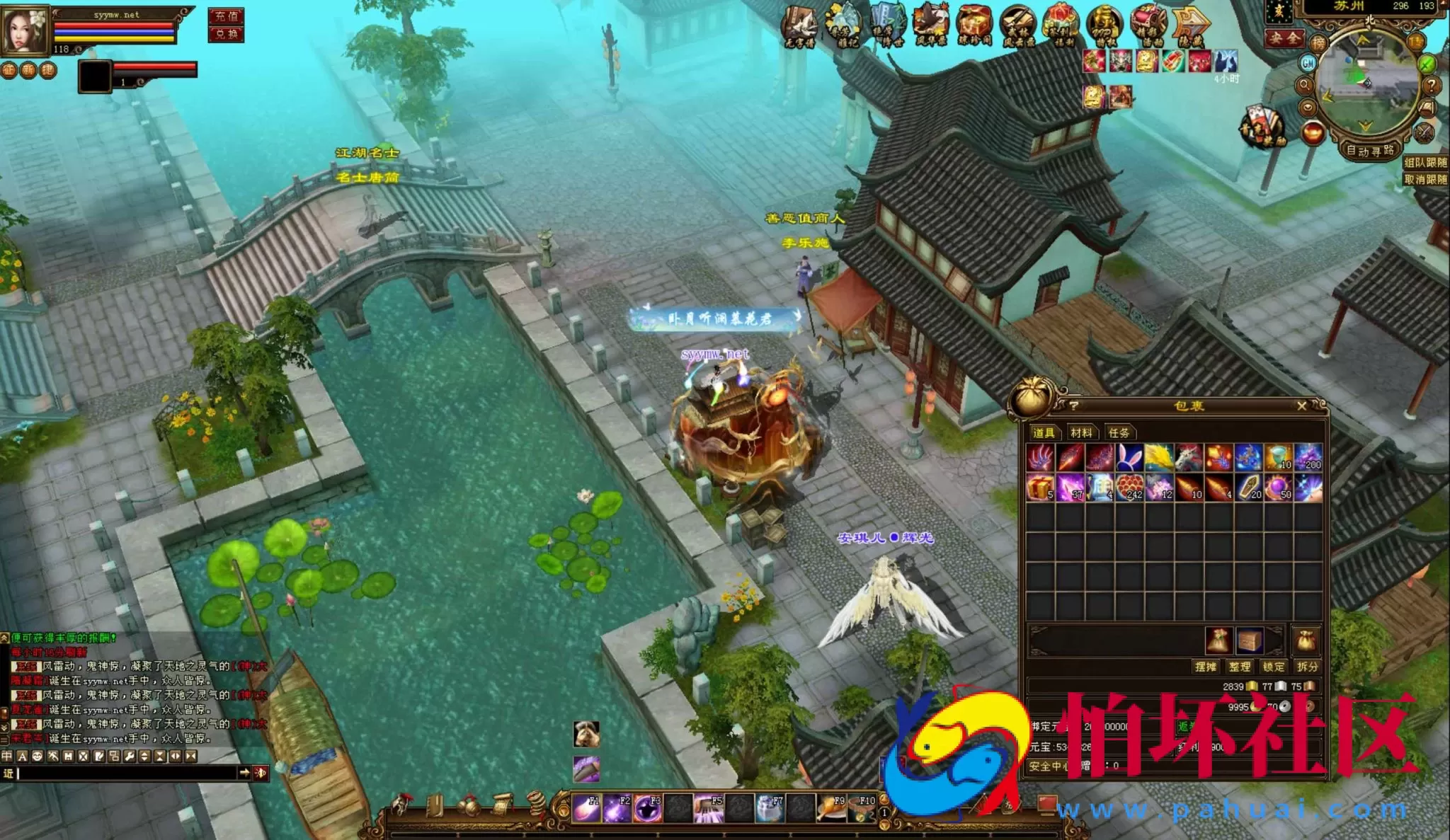Toggle the 安全 safe mode near the minimap
Viewport: 1450px width, 840px height.
point(1284,40)
